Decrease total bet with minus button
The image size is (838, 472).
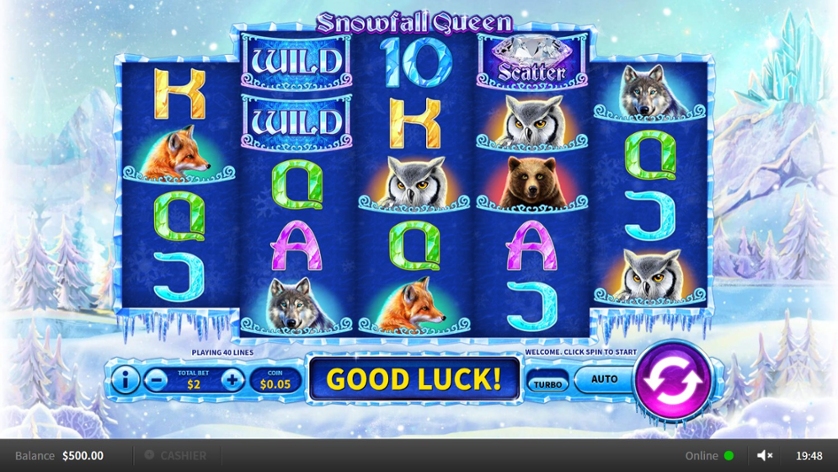[x=155, y=379]
